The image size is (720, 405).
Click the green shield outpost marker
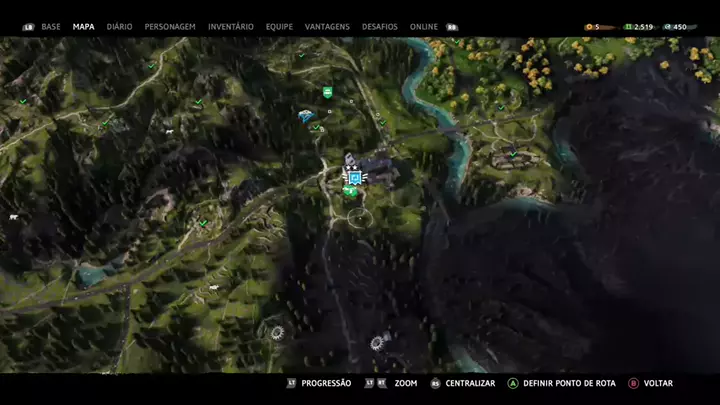click(327, 92)
